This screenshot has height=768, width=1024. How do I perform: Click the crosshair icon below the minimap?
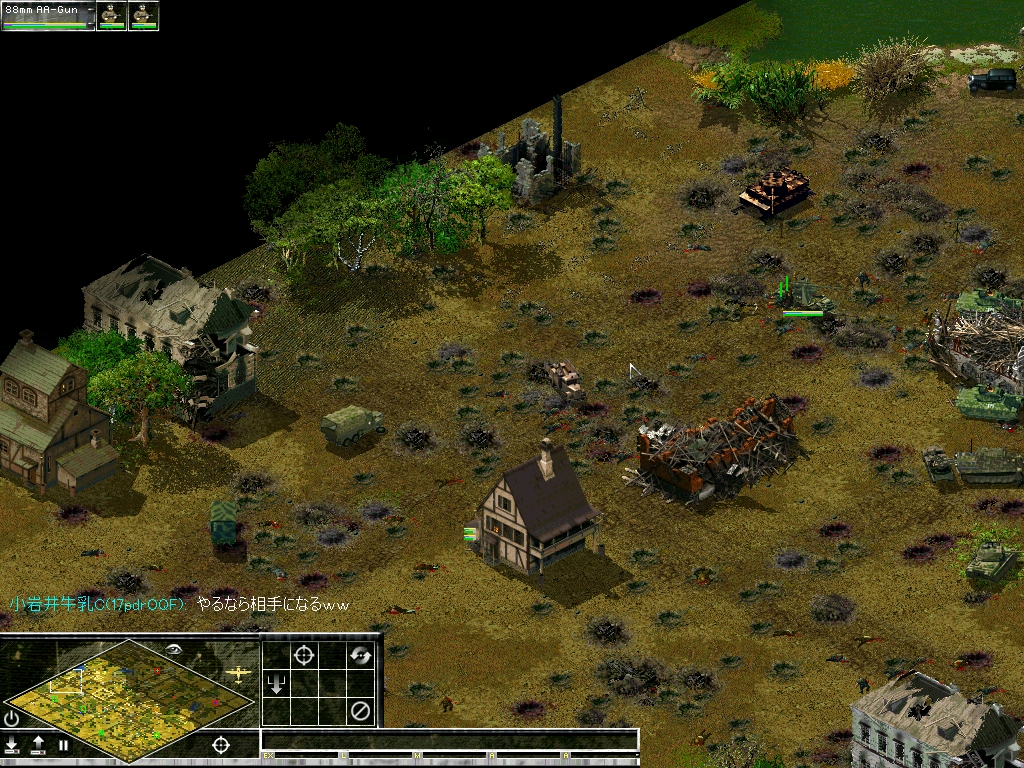tap(221, 744)
